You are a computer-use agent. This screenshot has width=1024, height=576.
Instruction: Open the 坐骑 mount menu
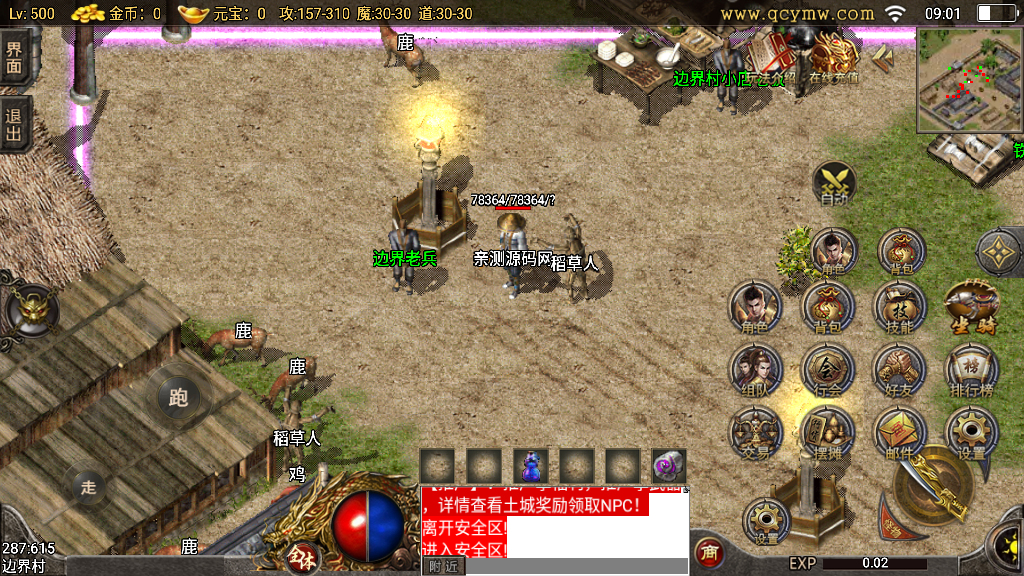pyautogui.click(x=971, y=306)
